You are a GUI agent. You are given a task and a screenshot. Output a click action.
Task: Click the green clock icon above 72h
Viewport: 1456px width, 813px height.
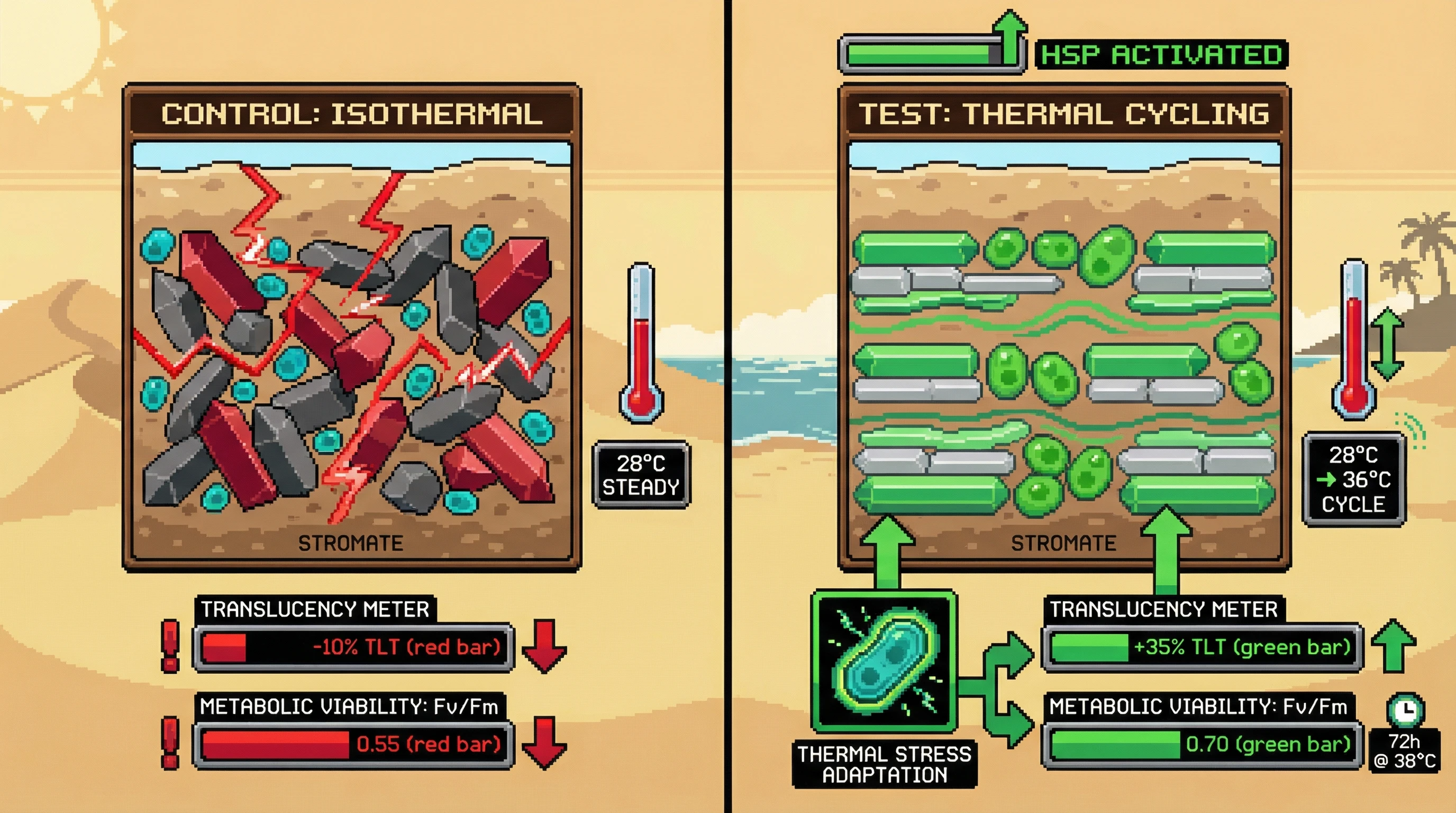1405,710
